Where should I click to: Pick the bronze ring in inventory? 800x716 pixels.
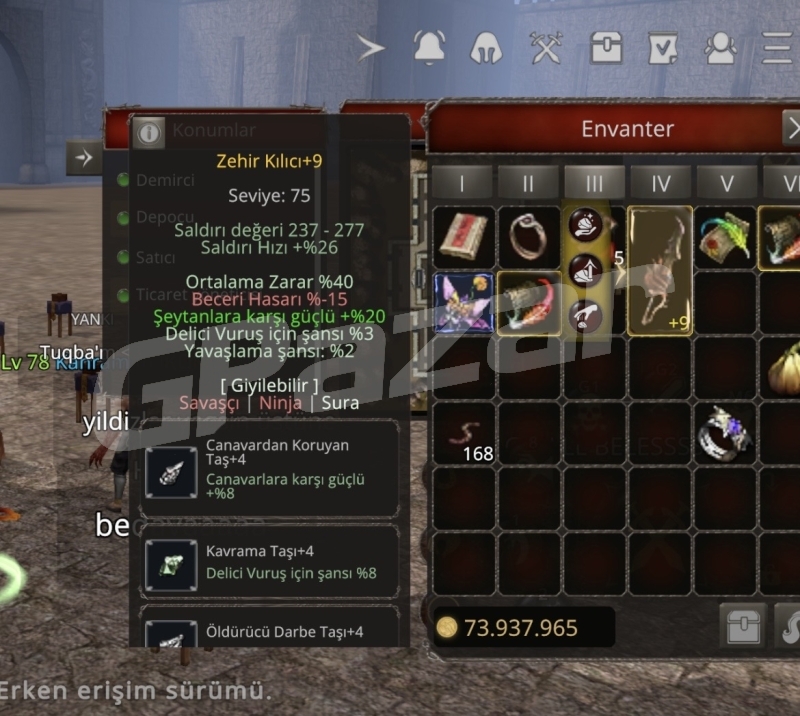528,237
